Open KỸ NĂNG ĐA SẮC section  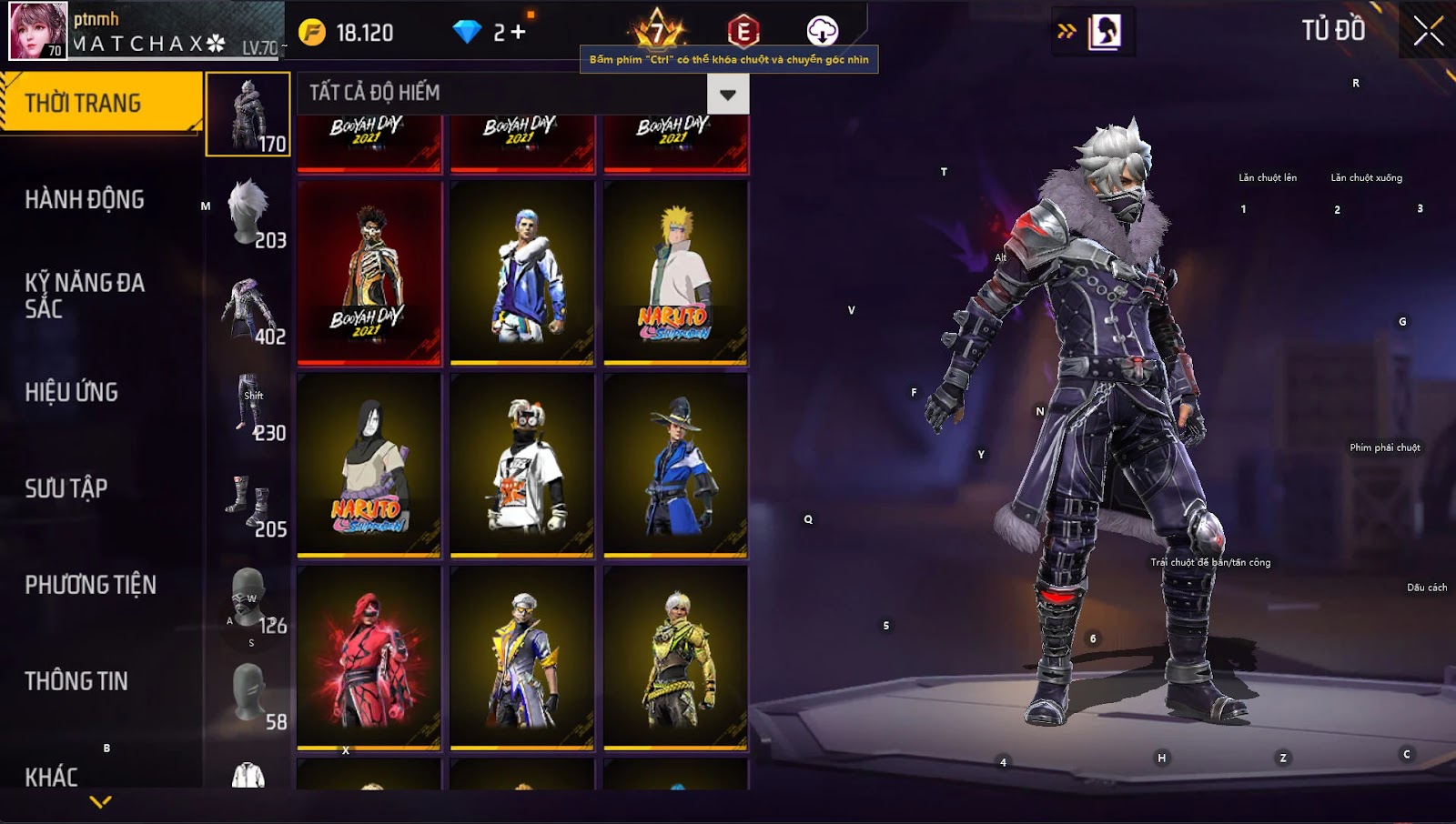pos(85,295)
